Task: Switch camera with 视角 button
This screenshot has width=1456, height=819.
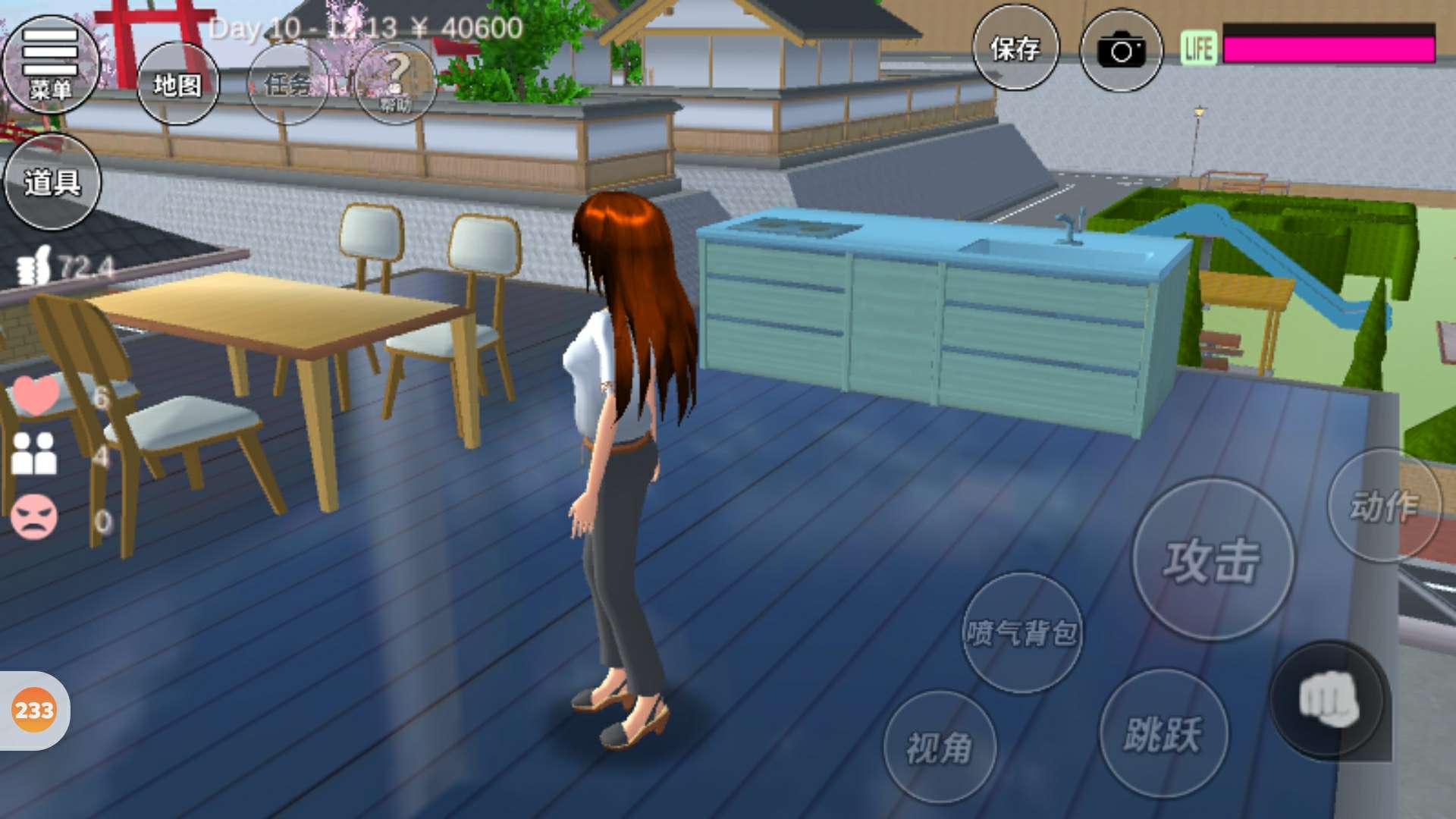Action: coord(940,747)
